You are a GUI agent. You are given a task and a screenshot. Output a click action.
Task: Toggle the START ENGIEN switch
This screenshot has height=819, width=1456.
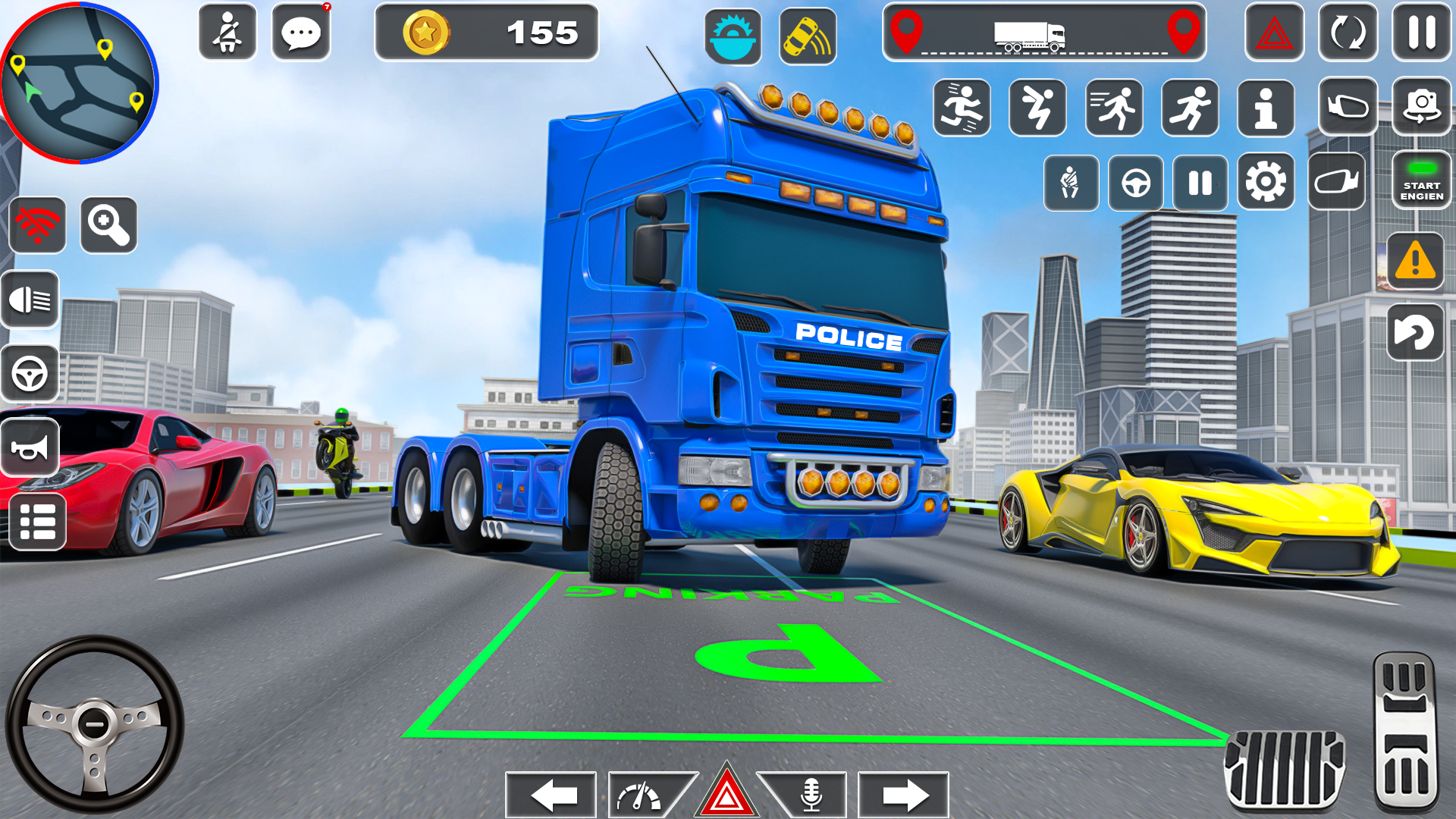(x=1422, y=180)
